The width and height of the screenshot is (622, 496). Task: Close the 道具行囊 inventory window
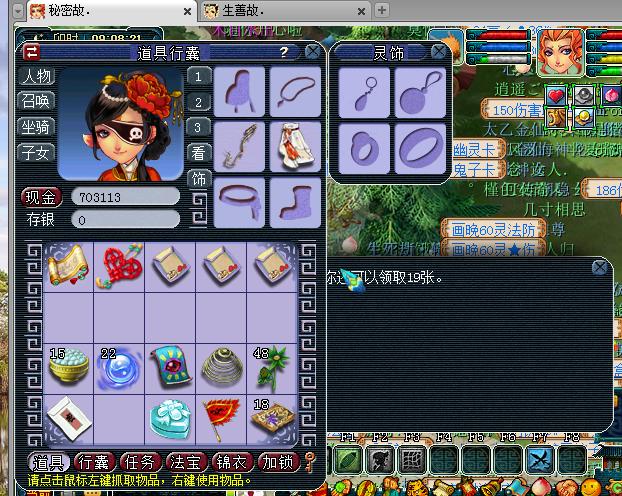click(x=313, y=52)
